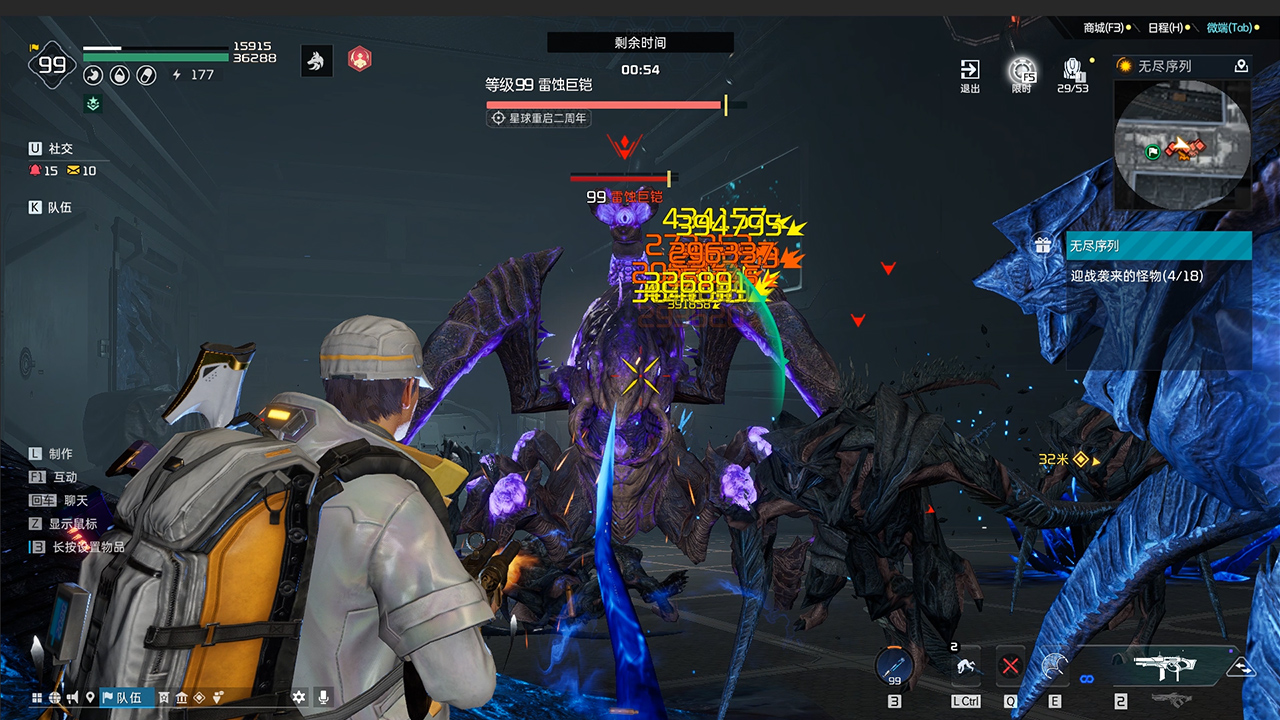Open the 29/53 supply capsule counter icon
Screen dimensions: 1280x720
(1071, 72)
